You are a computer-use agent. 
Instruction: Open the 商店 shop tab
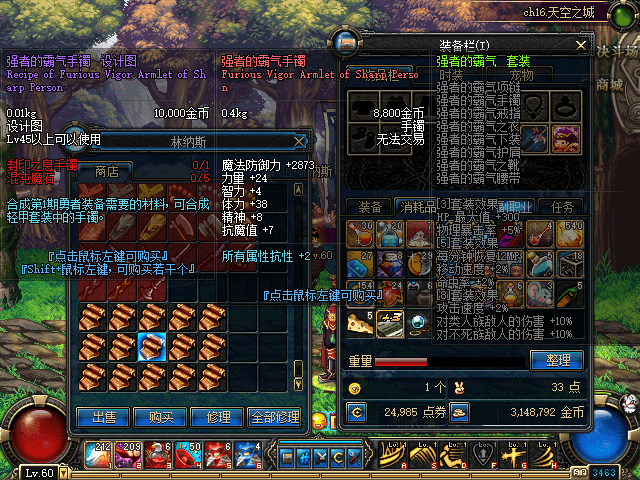click(x=106, y=171)
